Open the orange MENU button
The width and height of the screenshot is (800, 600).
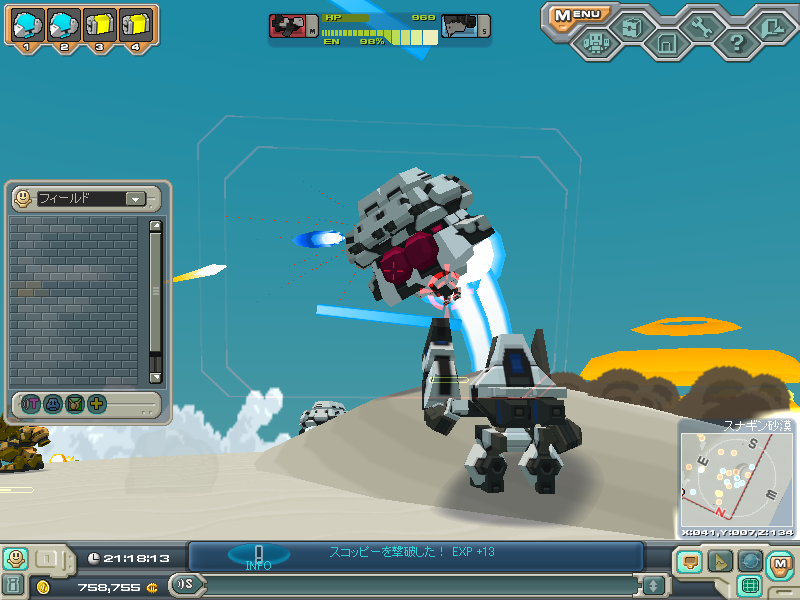pyautogui.click(x=579, y=15)
